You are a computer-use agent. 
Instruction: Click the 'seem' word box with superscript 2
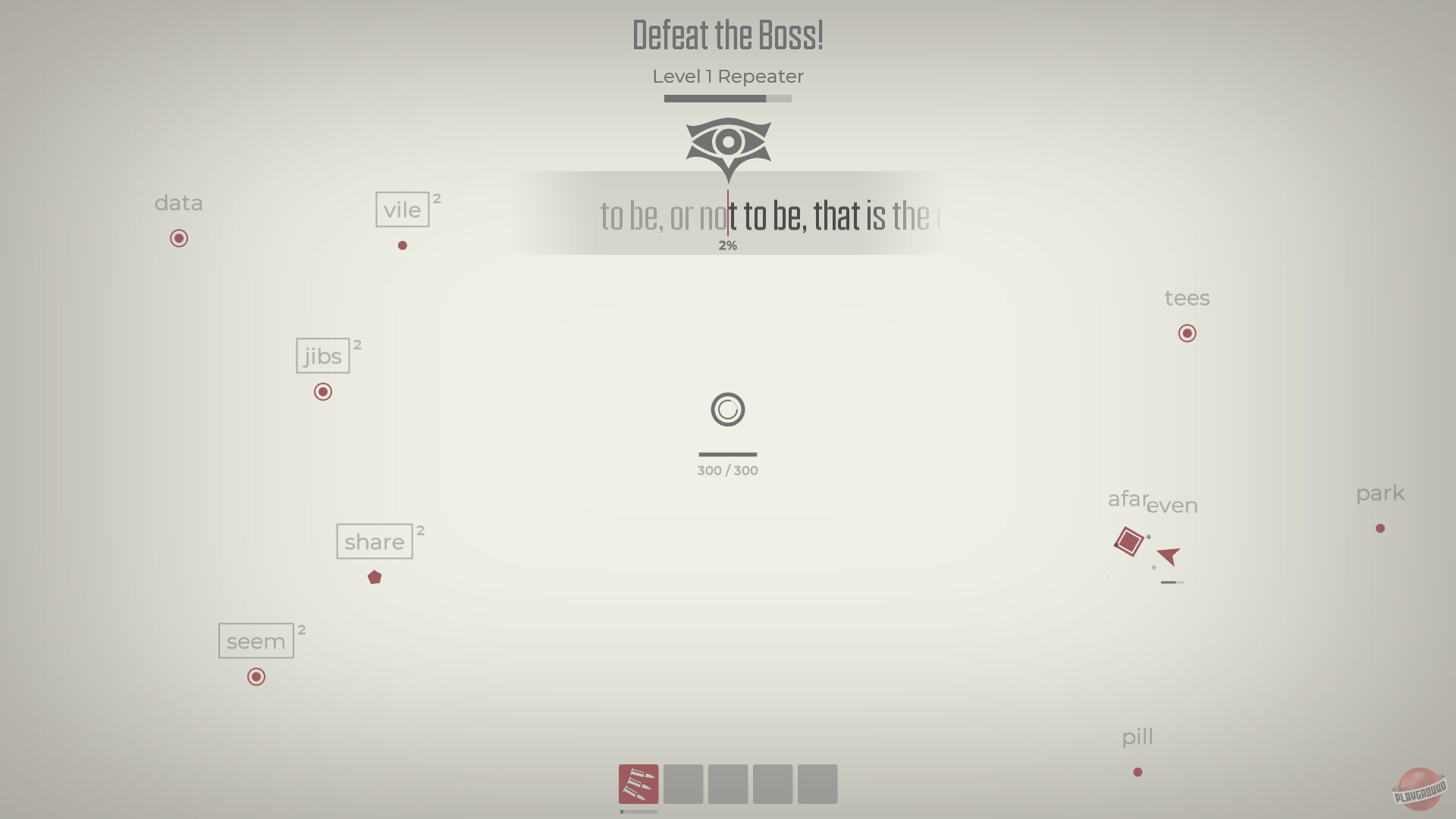(256, 640)
